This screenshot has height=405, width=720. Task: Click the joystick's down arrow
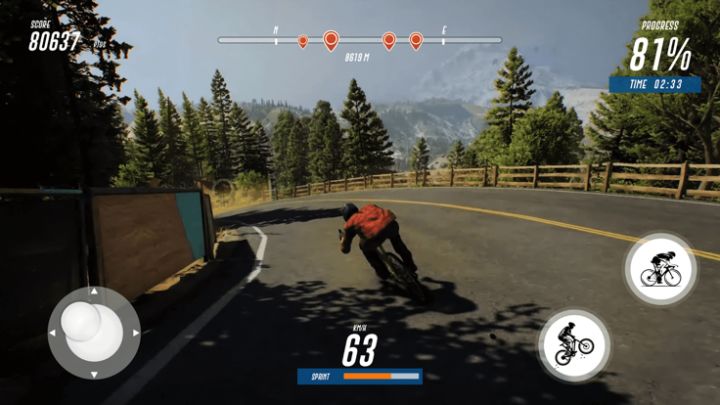click(94, 375)
